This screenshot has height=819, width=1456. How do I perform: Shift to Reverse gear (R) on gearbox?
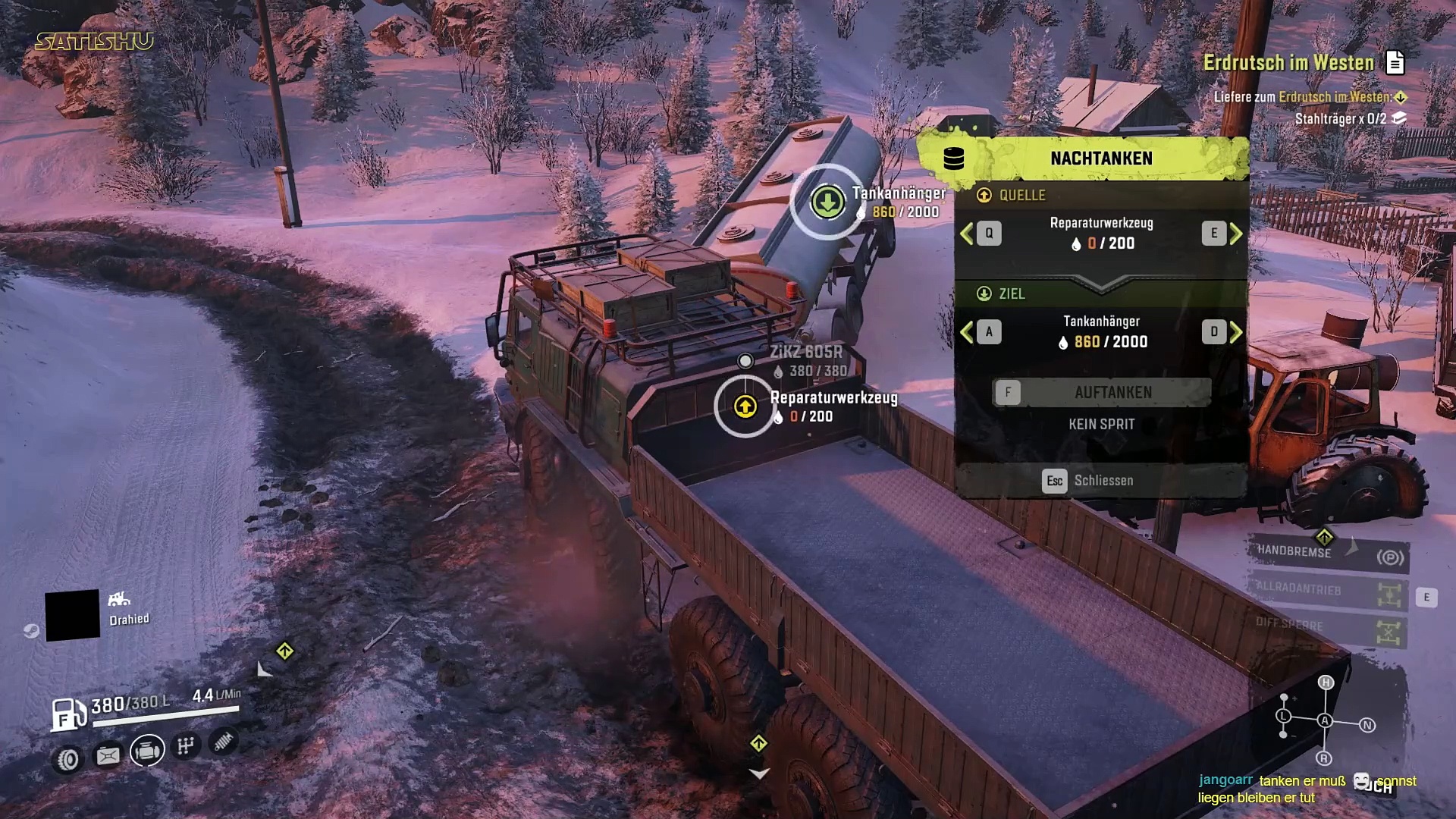1324,758
